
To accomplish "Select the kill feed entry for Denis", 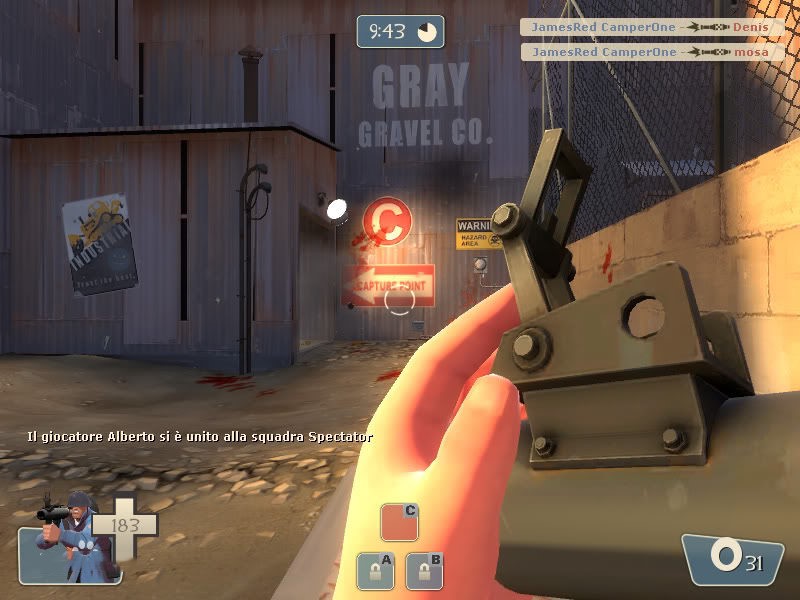I will tap(652, 27).
